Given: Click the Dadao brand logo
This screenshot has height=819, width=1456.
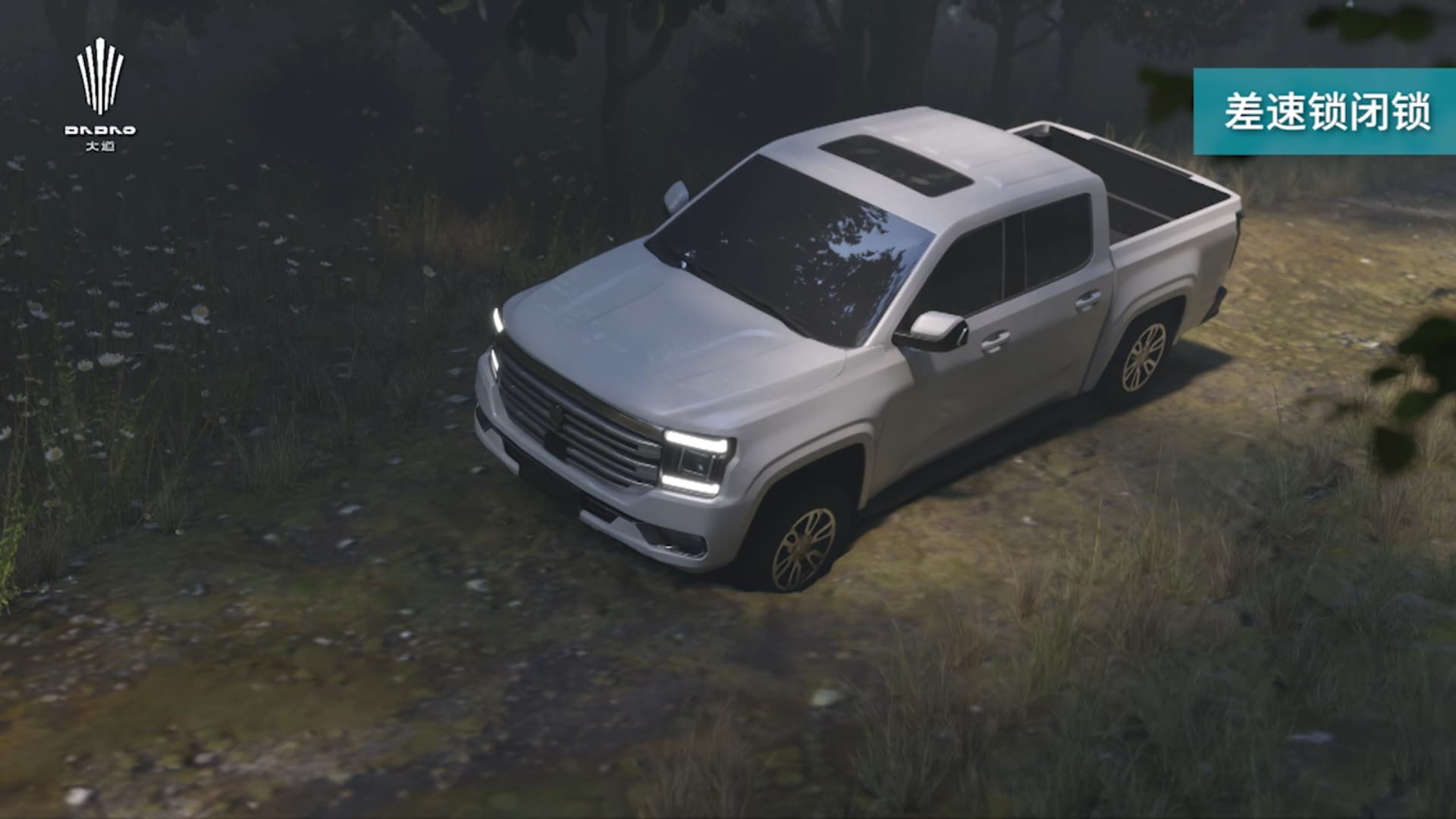Looking at the screenshot, I should (x=100, y=93).
